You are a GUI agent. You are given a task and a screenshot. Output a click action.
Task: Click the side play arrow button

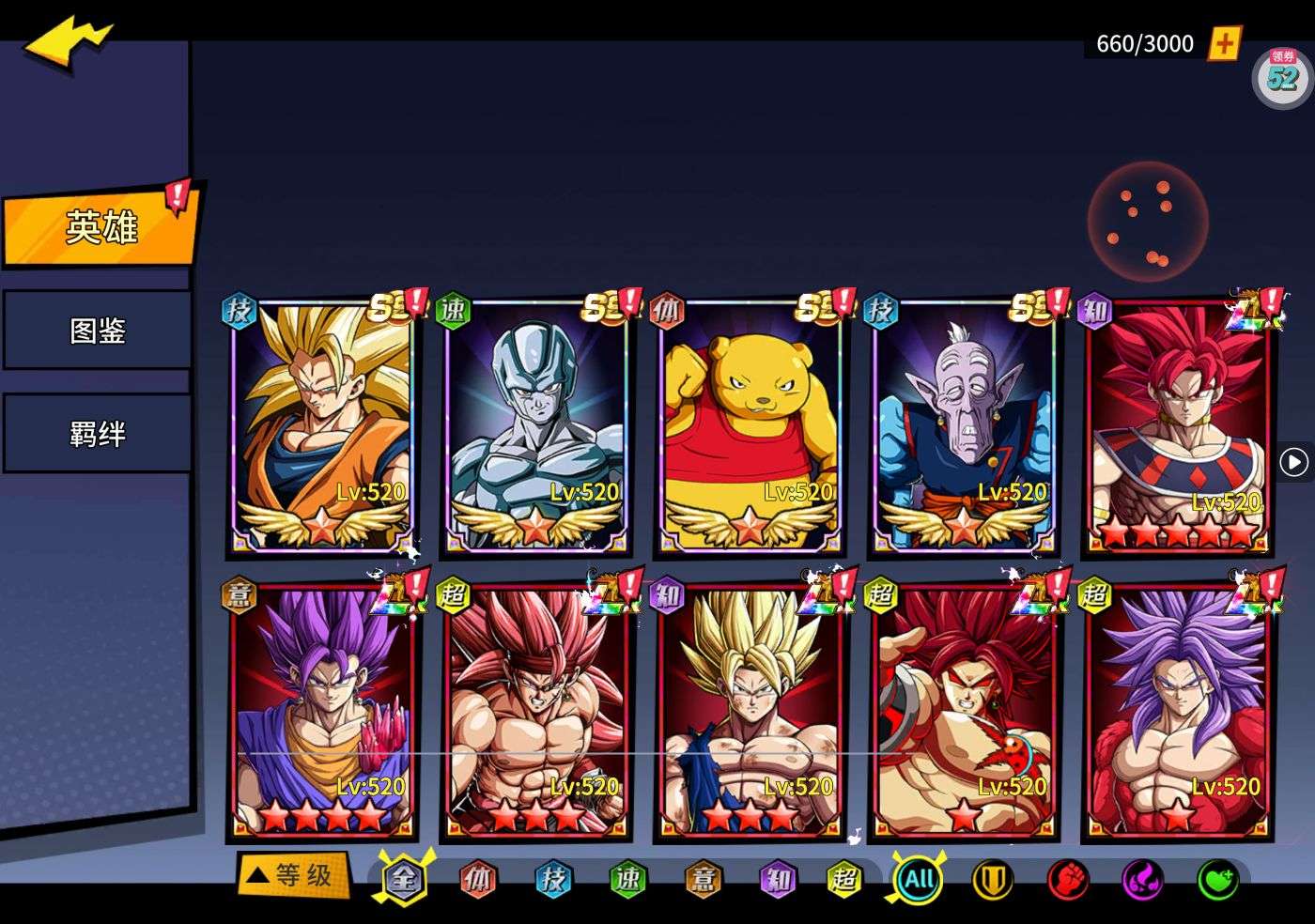pos(1294,462)
